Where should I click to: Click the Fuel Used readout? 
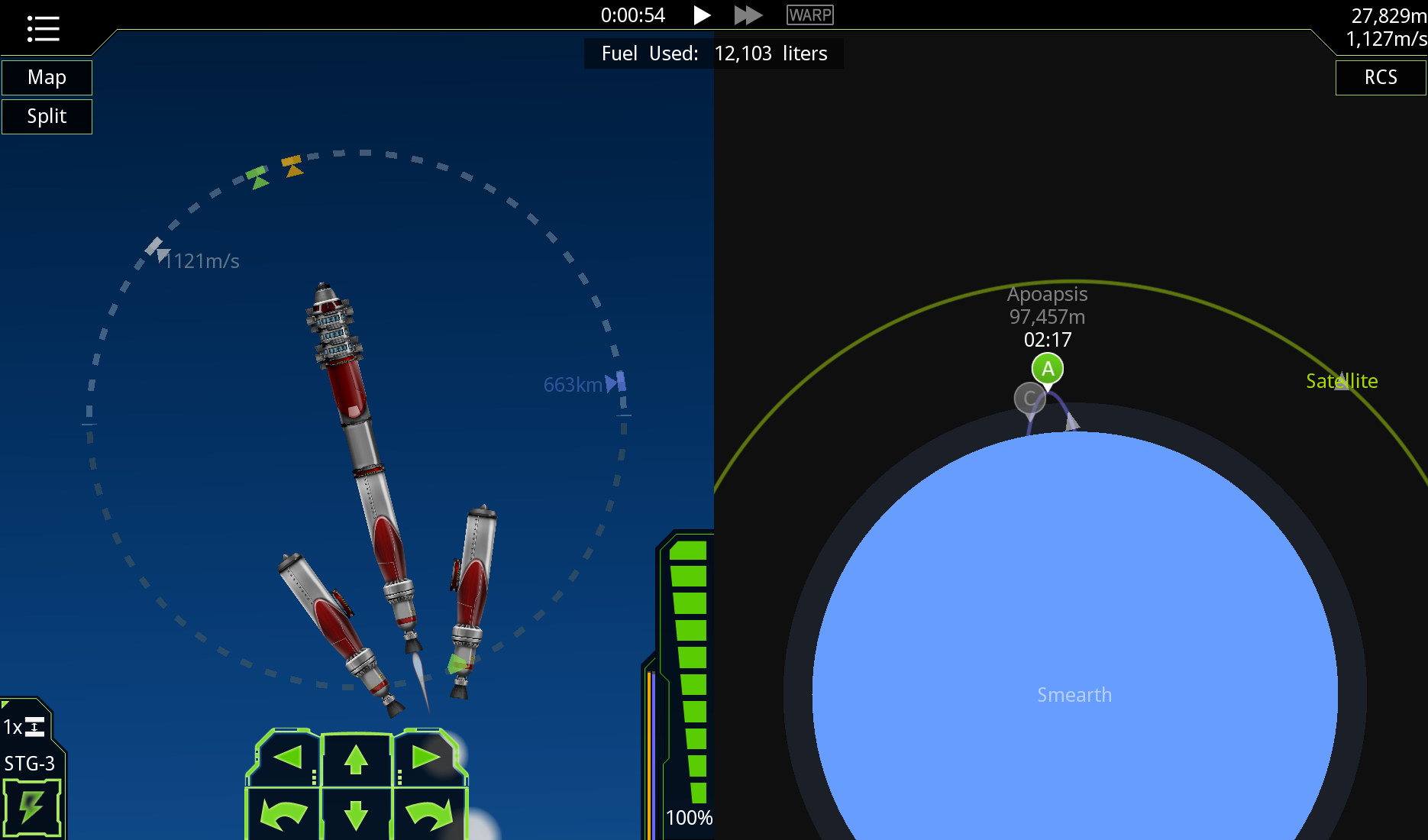713,53
